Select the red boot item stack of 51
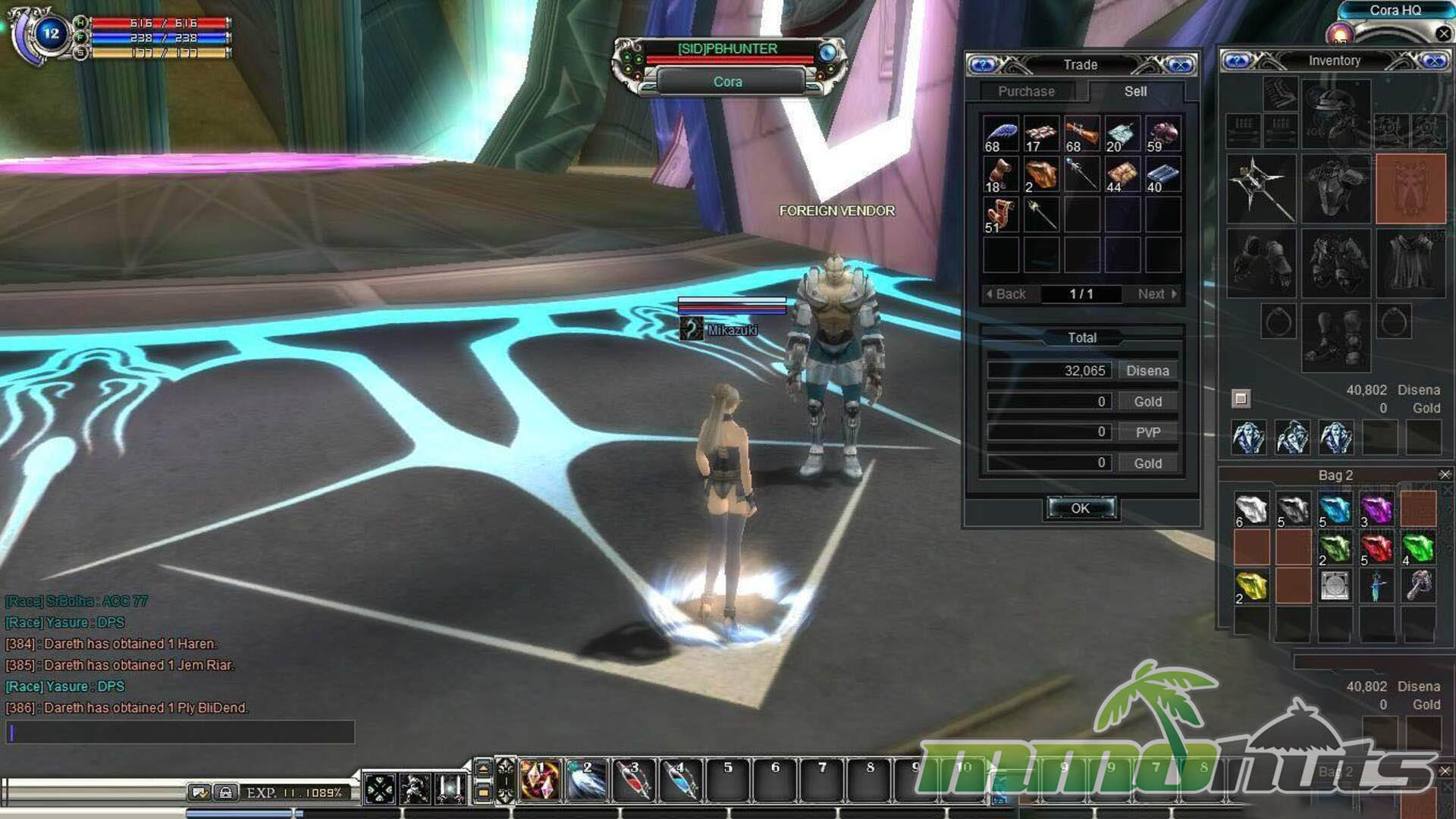1456x819 pixels. [1001, 215]
